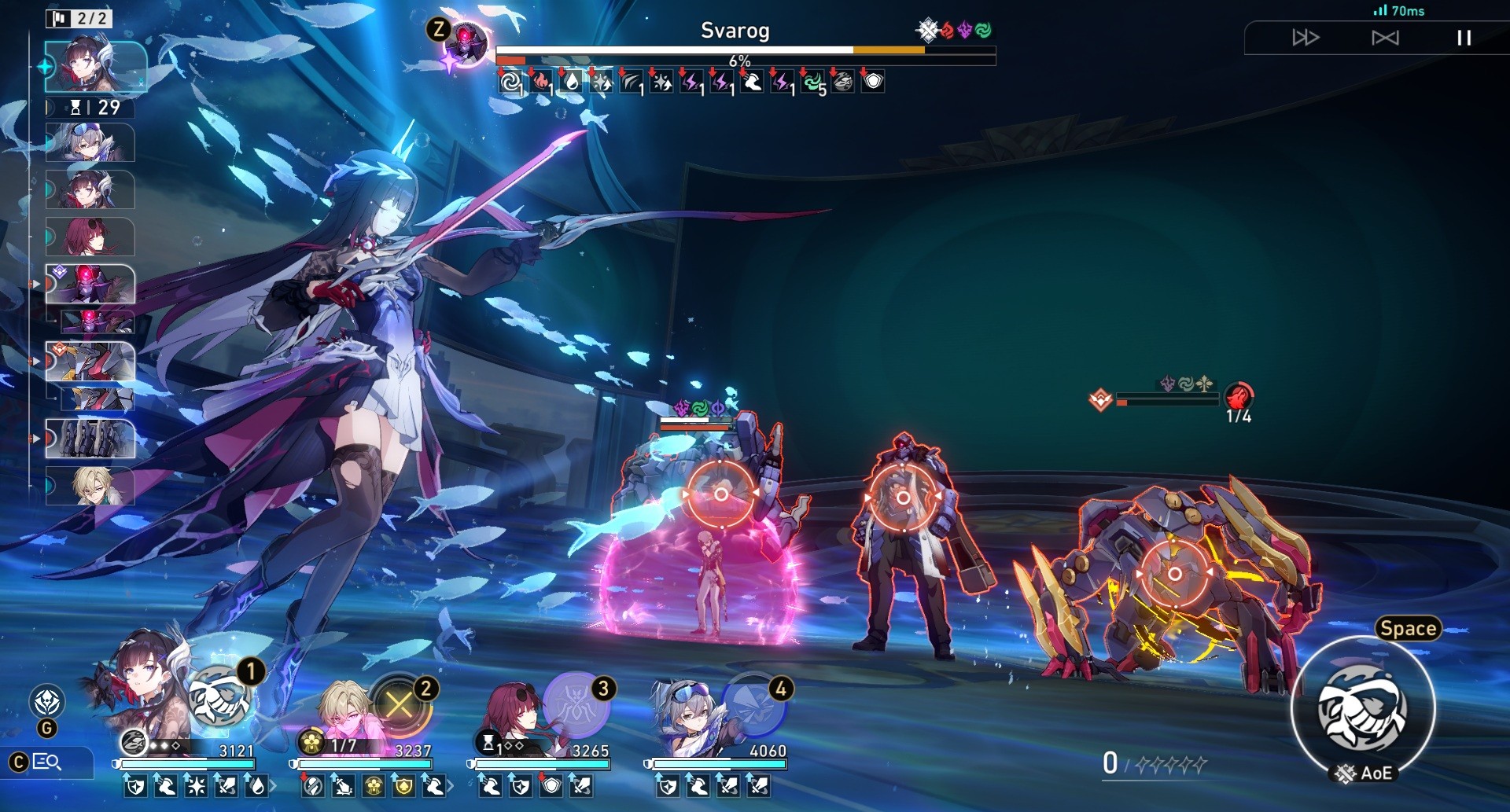Viewport: 1510px width, 812px height.
Task: Open enemy details magnifier button
Action: click(46, 762)
